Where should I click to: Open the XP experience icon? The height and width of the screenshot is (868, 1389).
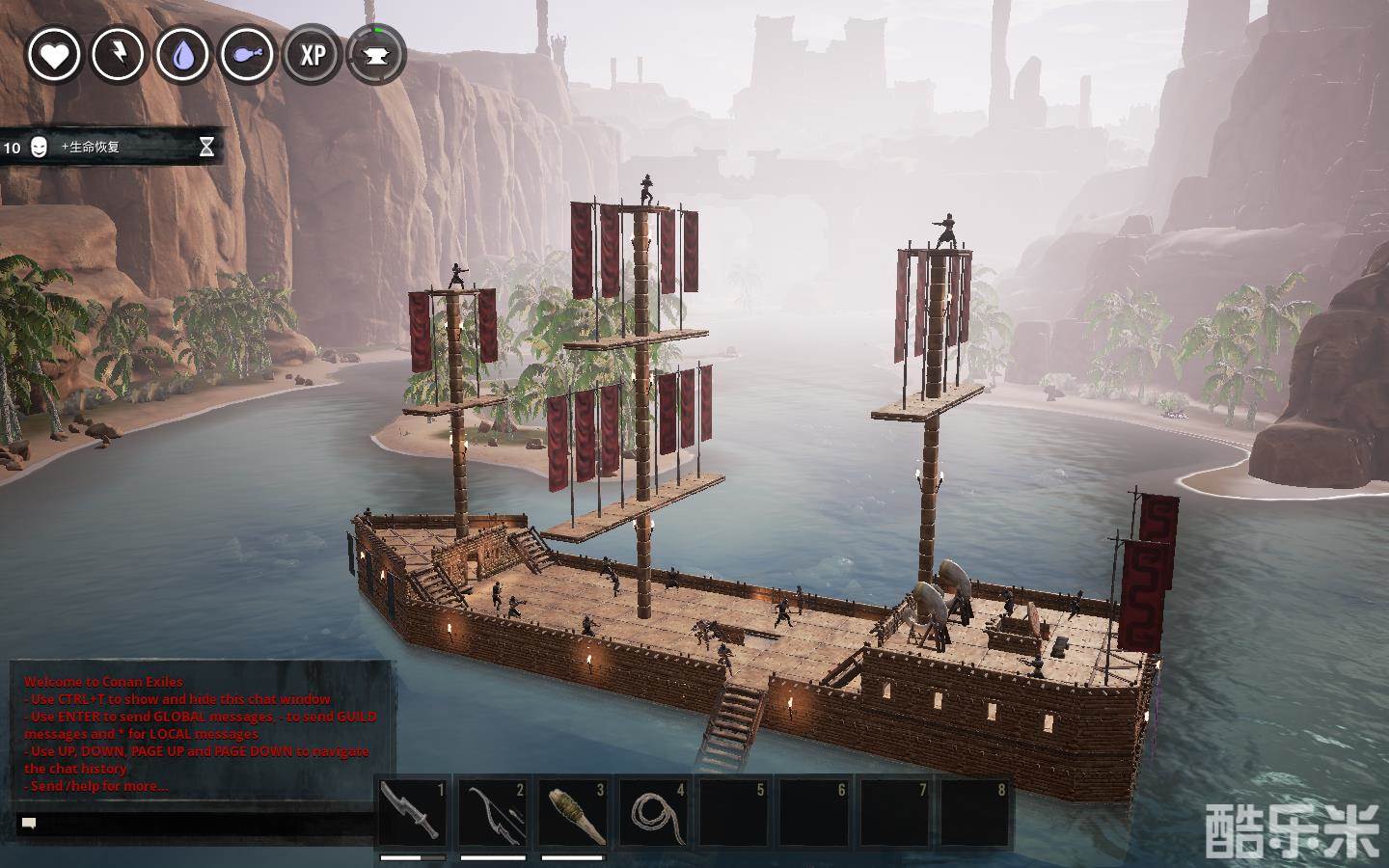click(x=312, y=54)
